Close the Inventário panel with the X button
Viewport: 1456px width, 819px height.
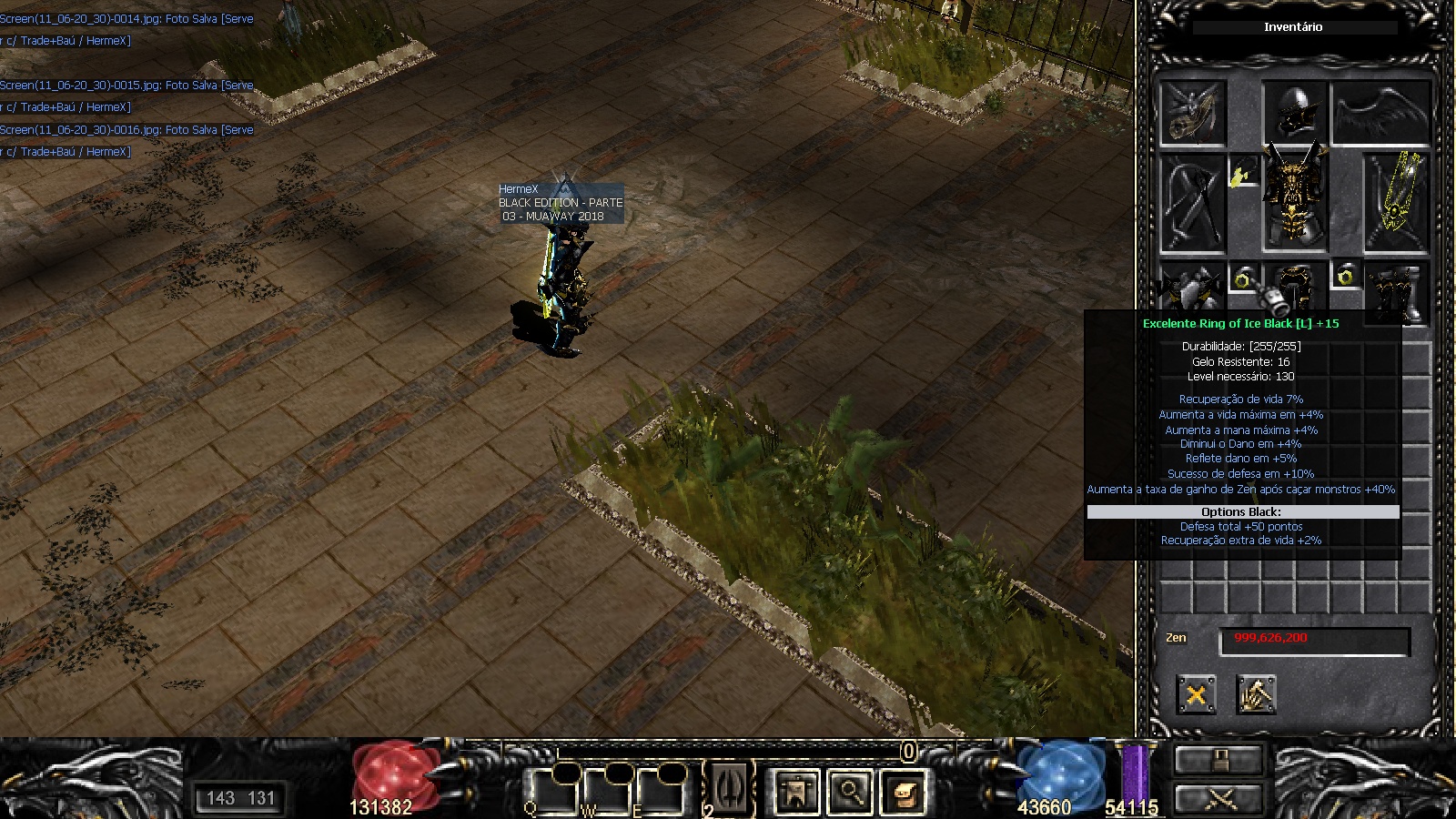point(1196,695)
